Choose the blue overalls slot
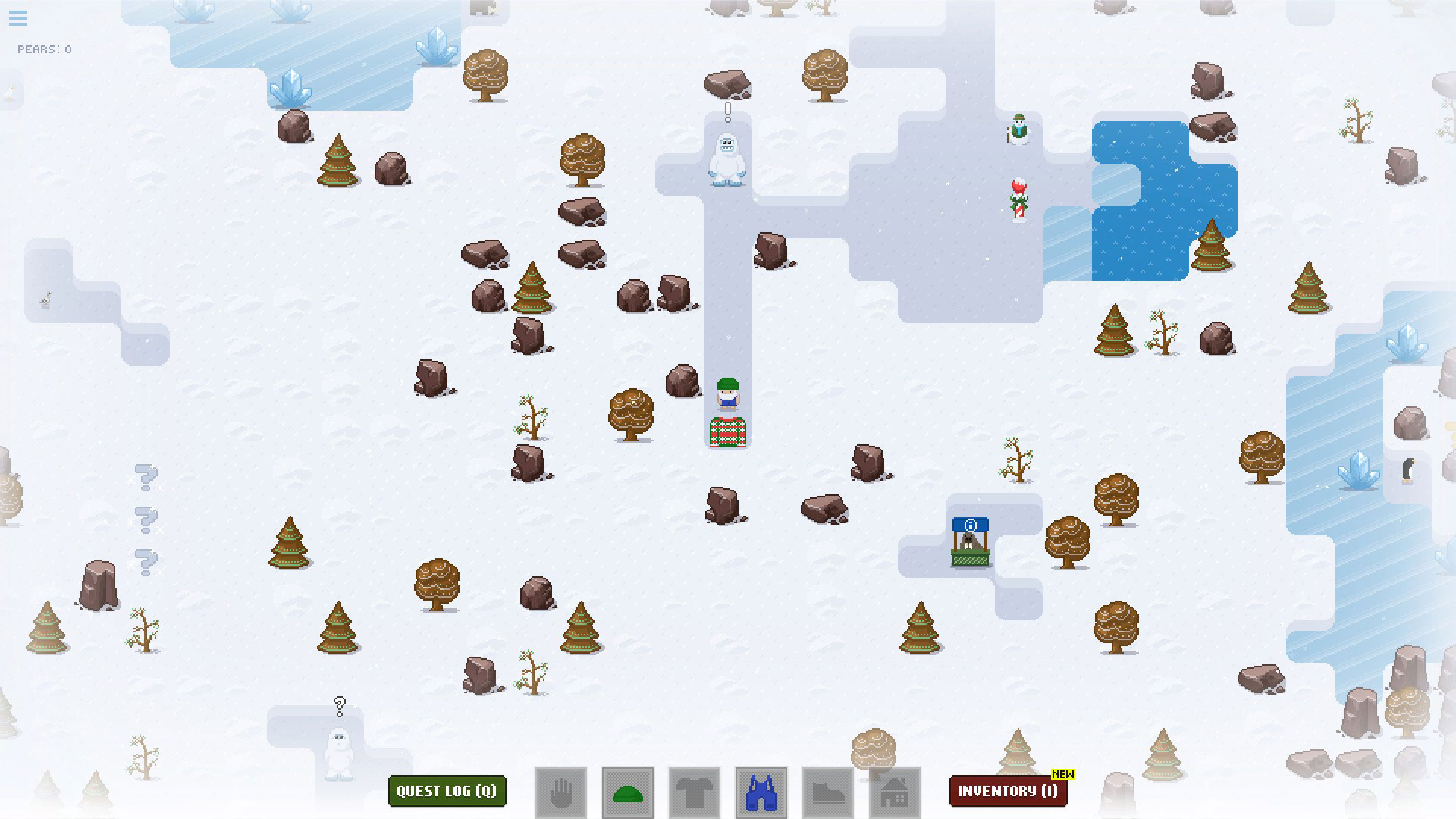Viewport: 1456px width, 819px height. [761, 793]
